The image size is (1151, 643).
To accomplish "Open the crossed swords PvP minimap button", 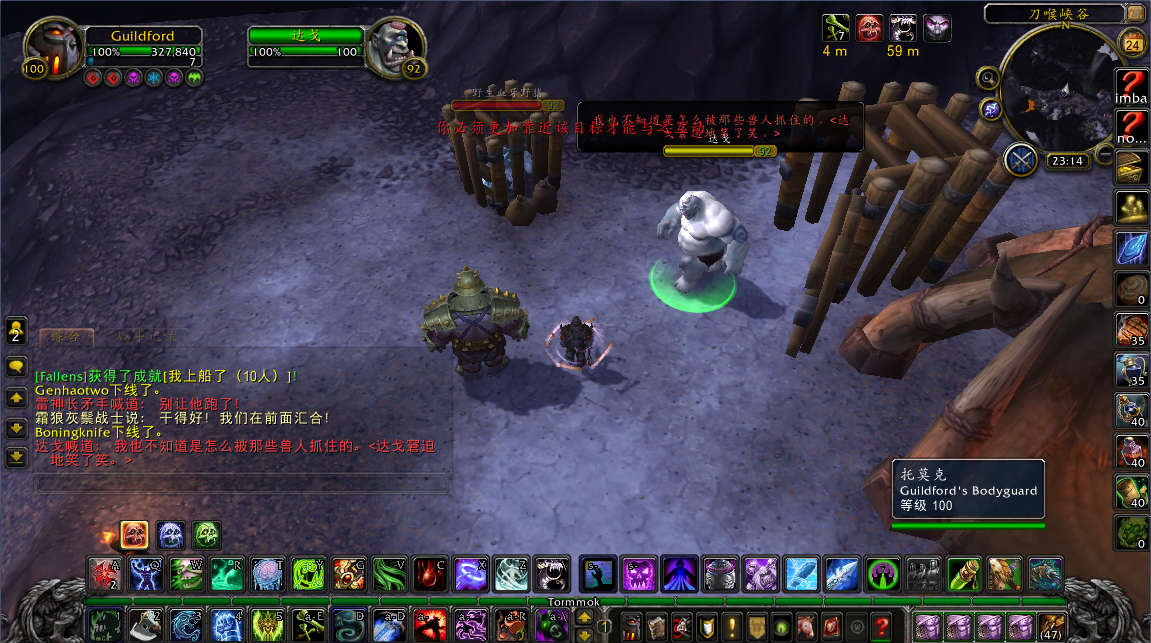I will click(1020, 160).
